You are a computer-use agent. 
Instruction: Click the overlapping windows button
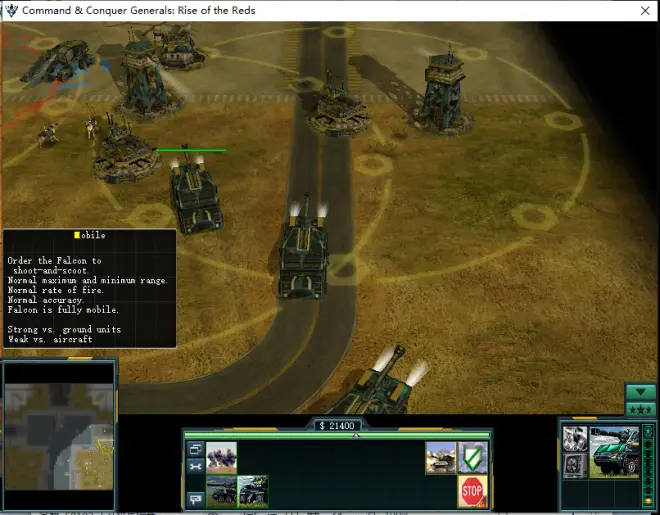coord(195,450)
